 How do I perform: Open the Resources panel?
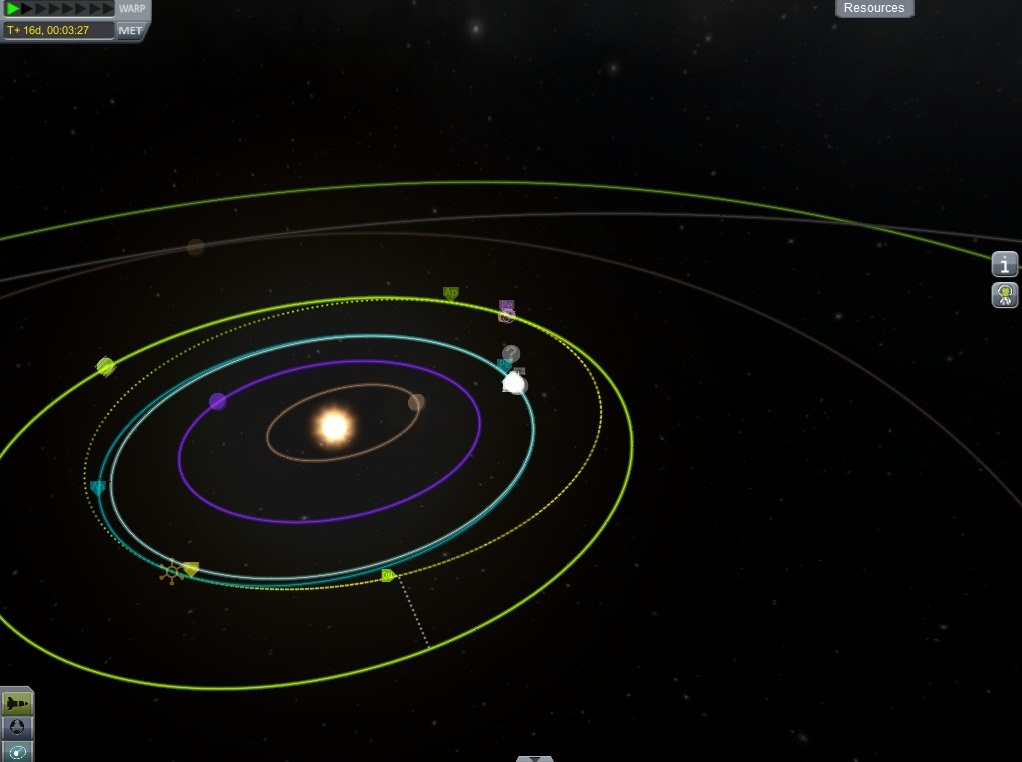point(874,8)
